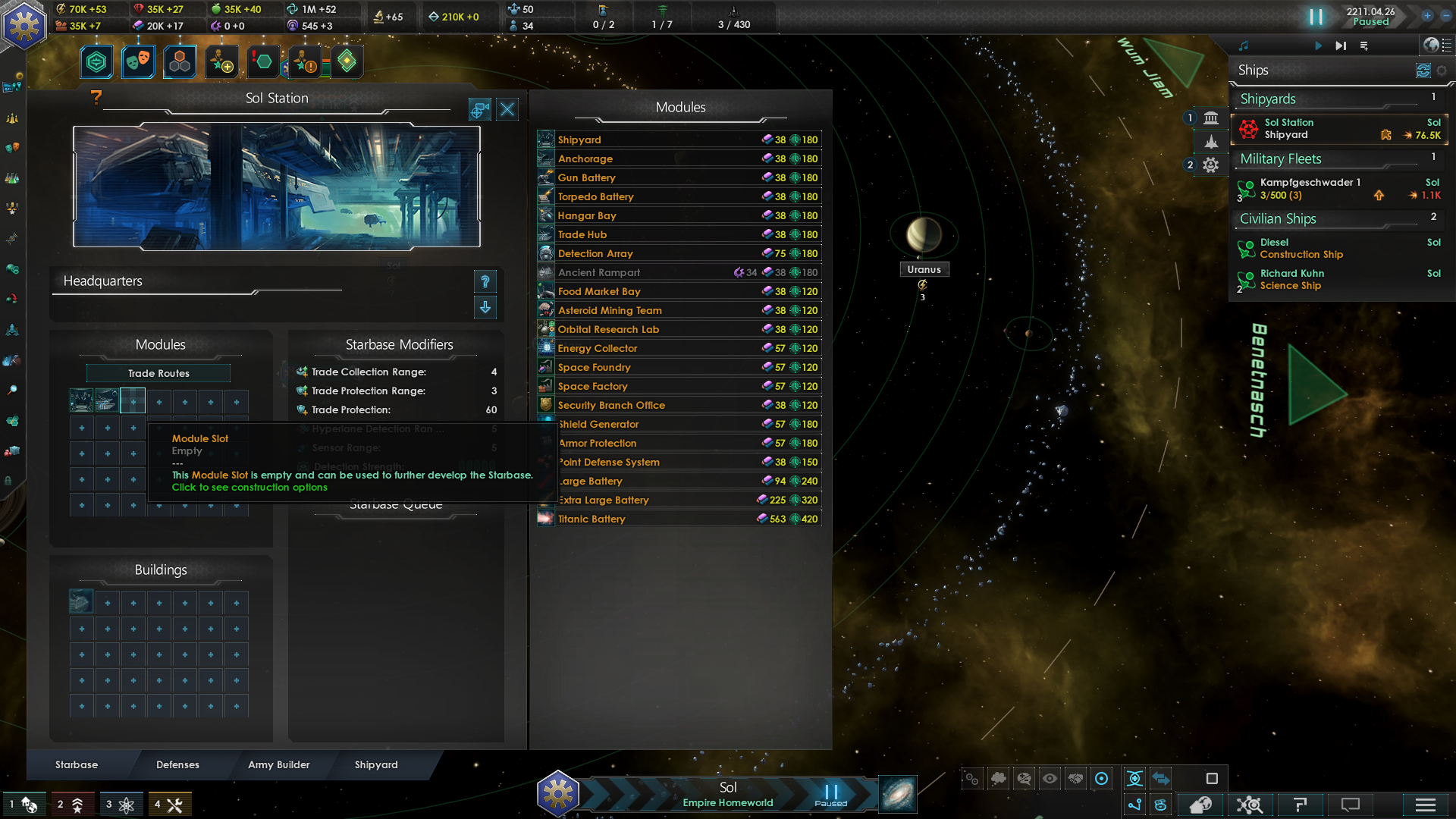Open the galaxy map view
Viewport: 1456px width, 819px height.
pyautogui.click(x=898, y=795)
